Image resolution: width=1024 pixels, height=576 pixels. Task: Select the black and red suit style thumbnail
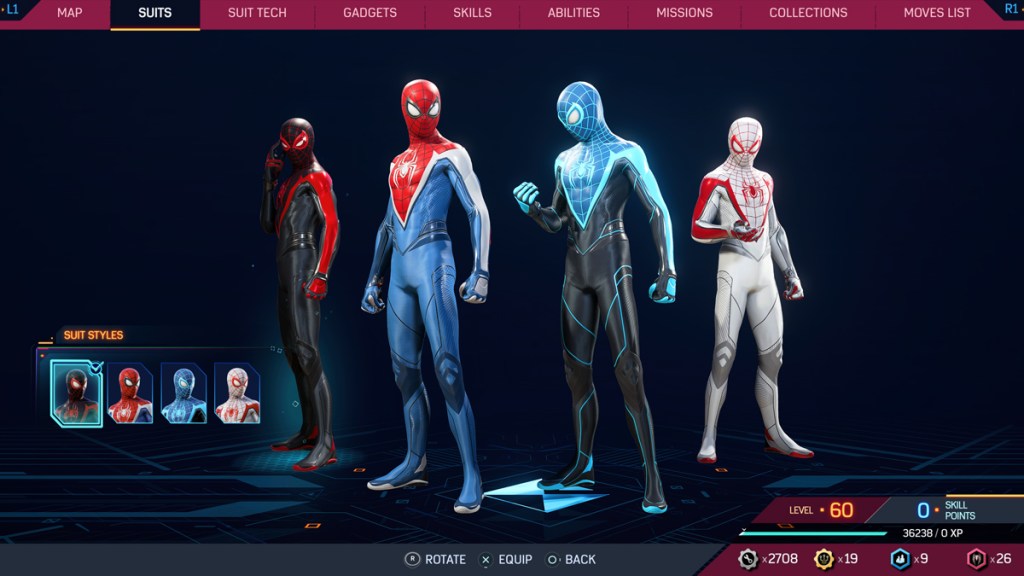(77, 393)
